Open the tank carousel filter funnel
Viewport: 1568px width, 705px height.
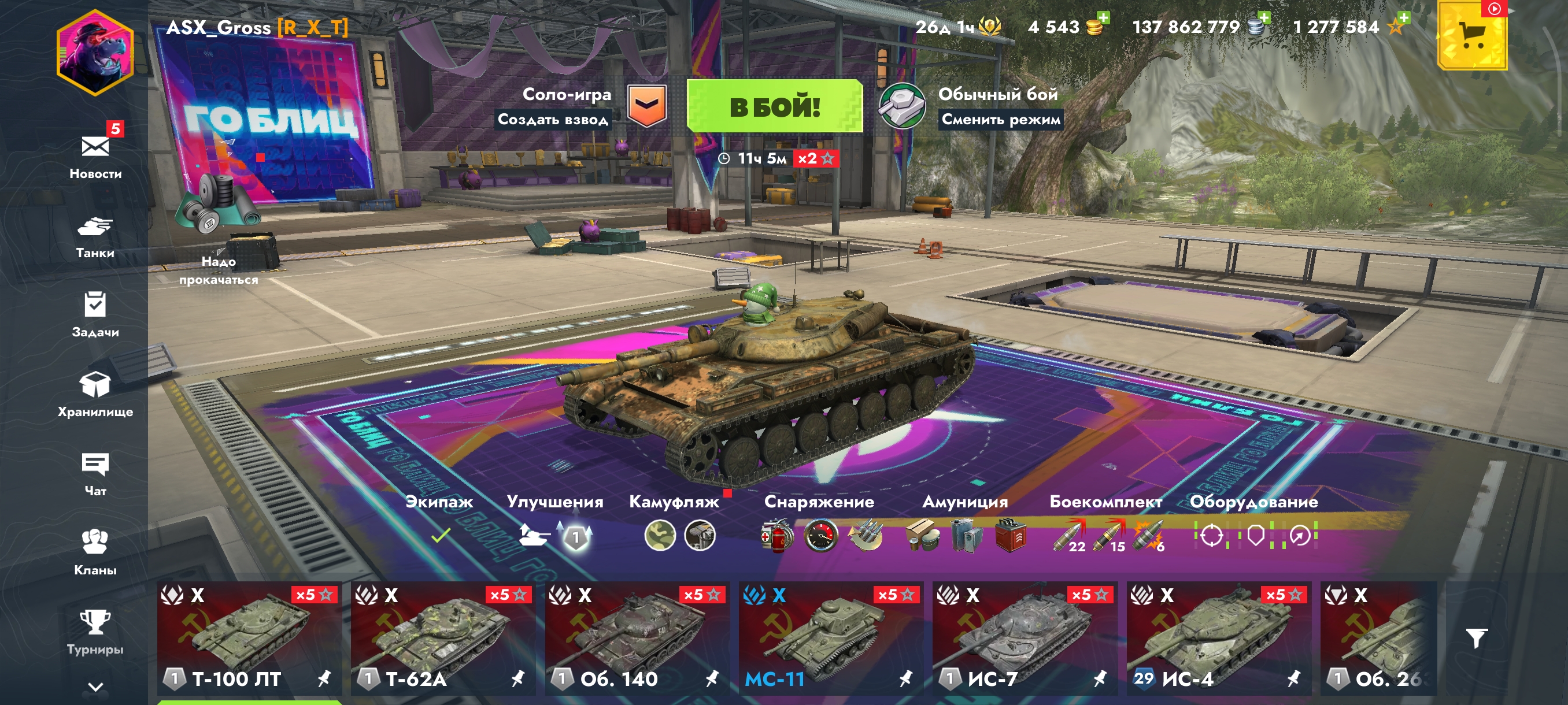(x=1476, y=638)
